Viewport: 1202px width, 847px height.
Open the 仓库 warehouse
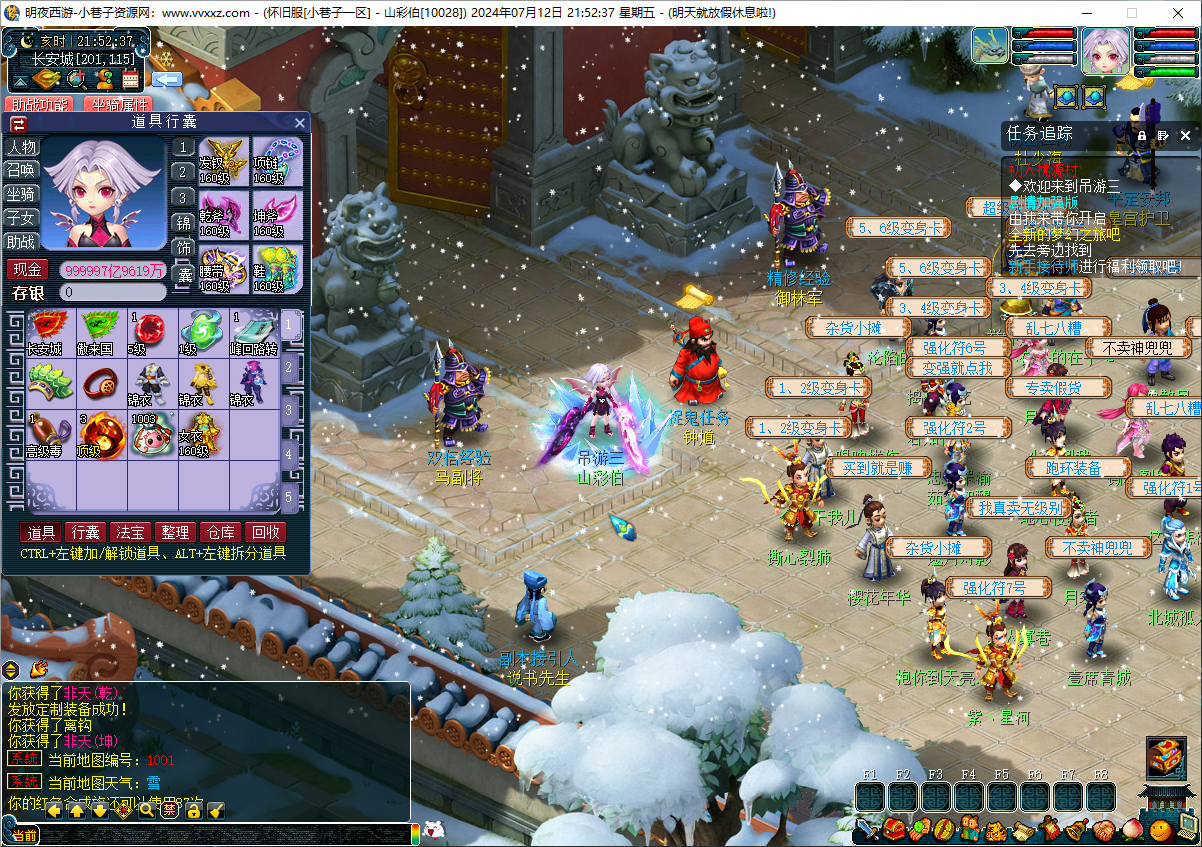pyautogui.click(x=220, y=532)
